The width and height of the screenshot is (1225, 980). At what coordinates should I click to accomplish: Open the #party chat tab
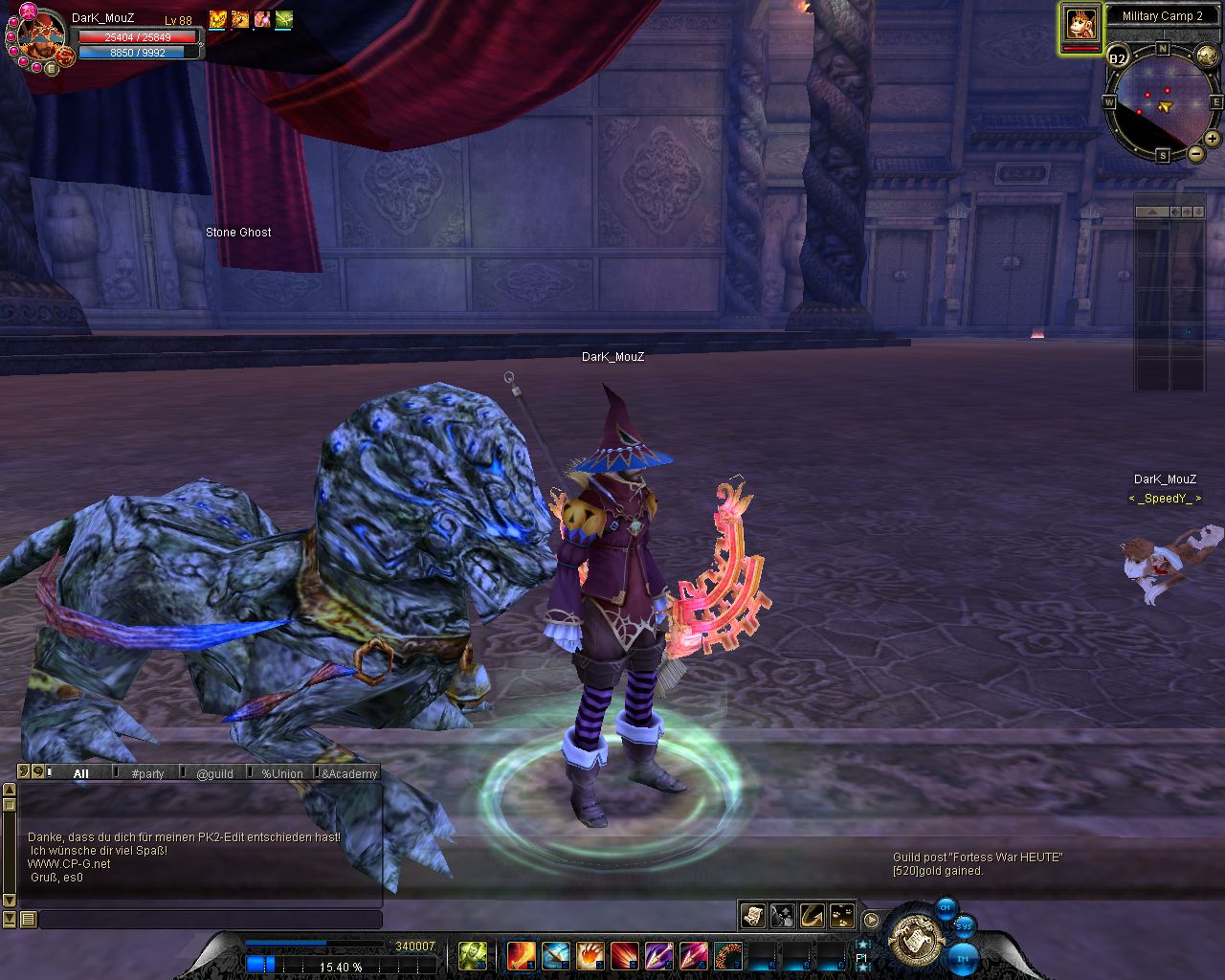click(x=148, y=773)
